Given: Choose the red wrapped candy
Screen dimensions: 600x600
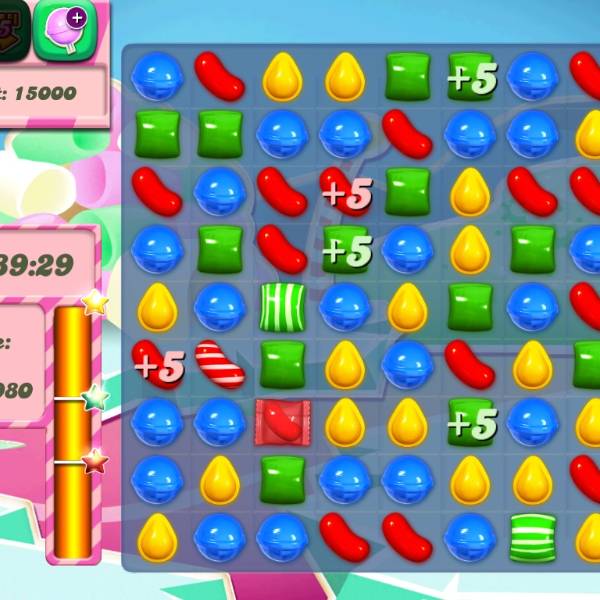Looking at the screenshot, I should tap(282, 421).
